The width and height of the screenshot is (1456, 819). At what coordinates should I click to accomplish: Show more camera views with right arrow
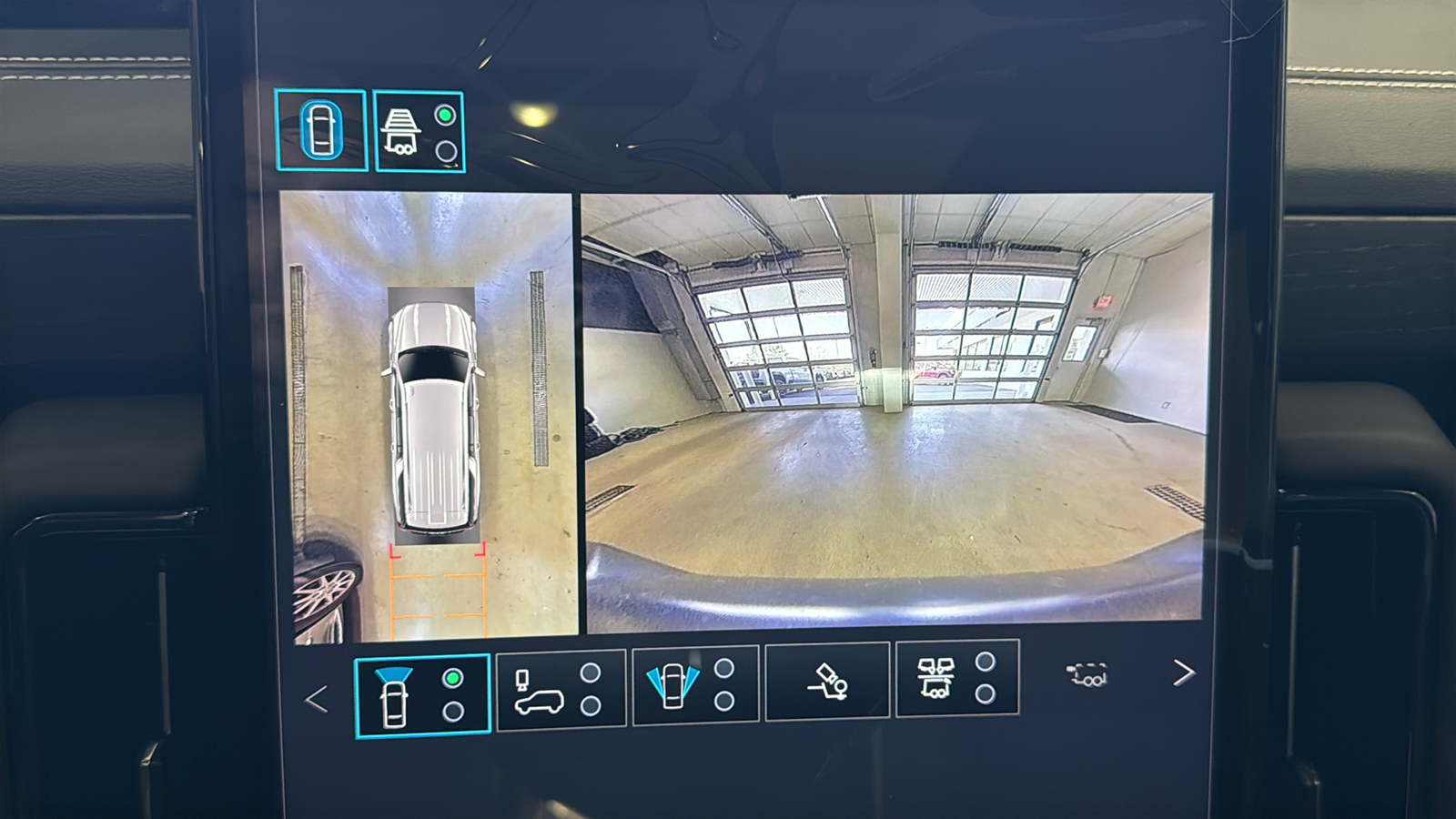pyautogui.click(x=1183, y=673)
